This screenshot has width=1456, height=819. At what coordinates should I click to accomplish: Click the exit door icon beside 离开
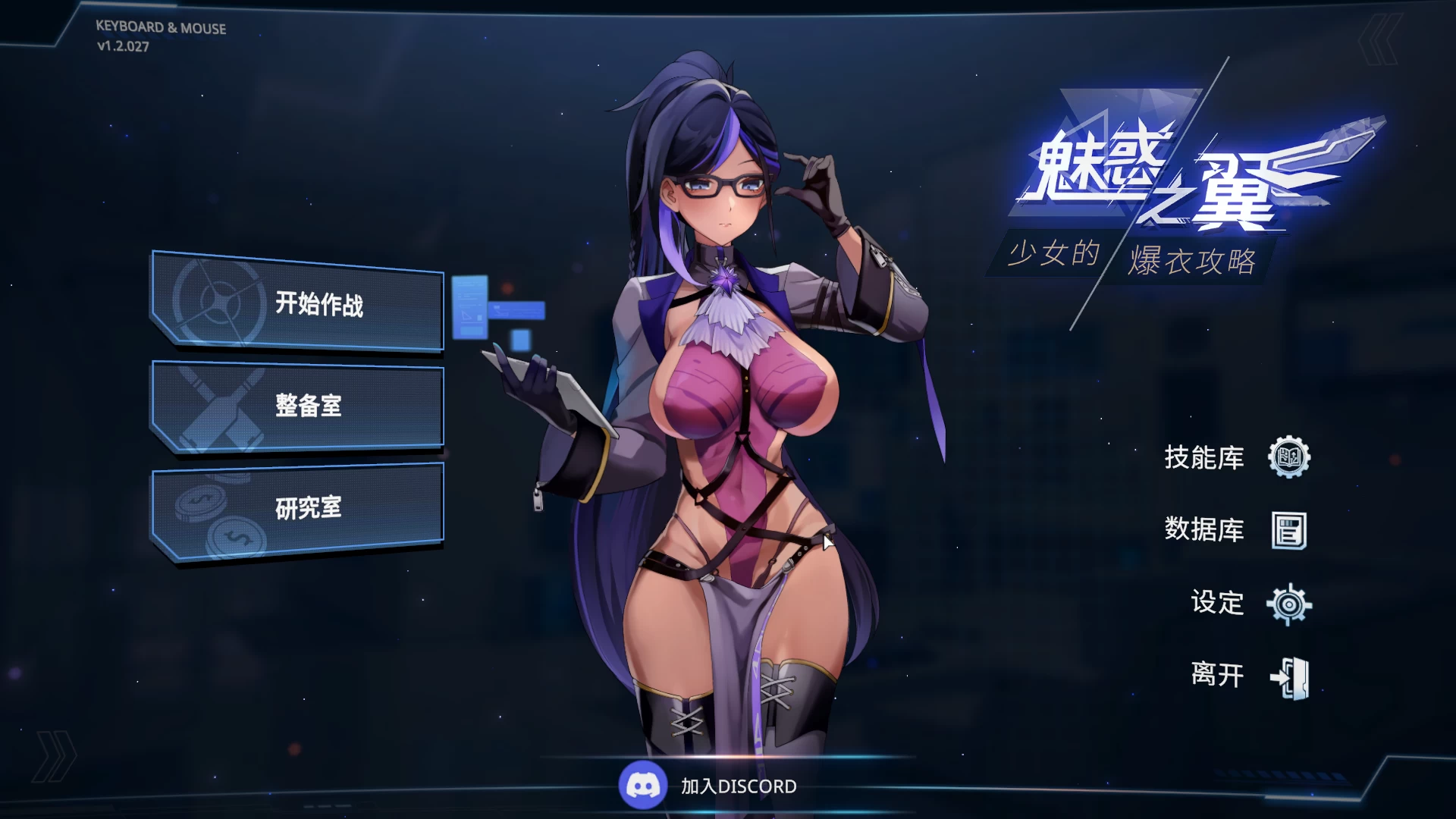(1289, 676)
